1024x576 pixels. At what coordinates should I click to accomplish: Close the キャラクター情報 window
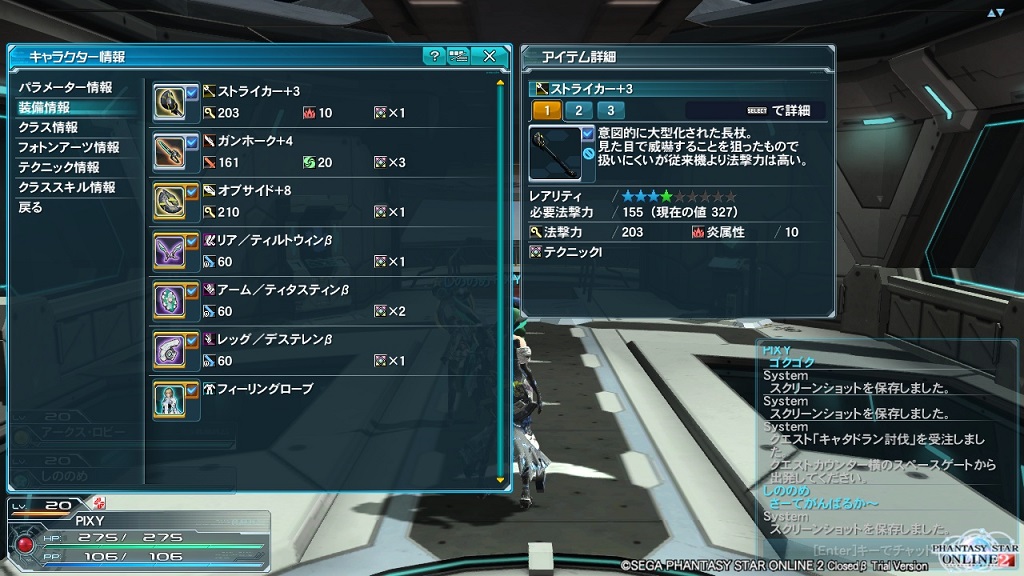(x=489, y=57)
